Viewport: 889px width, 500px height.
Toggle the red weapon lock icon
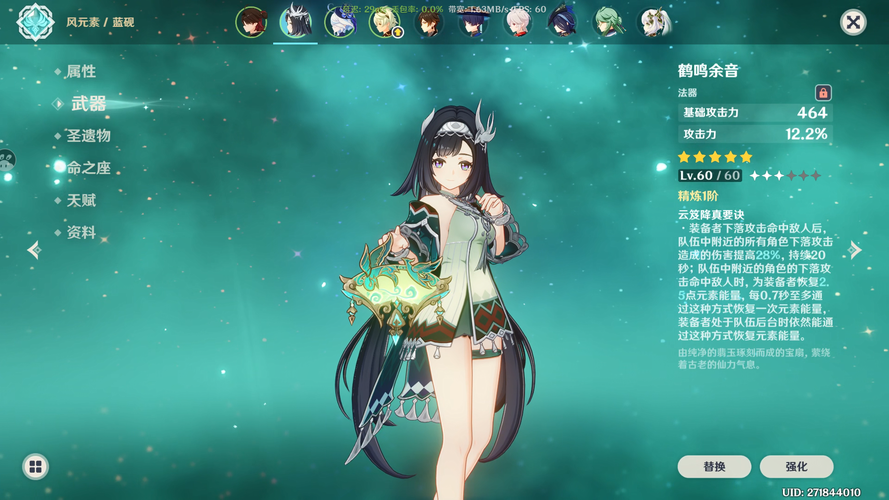point(823,92)
